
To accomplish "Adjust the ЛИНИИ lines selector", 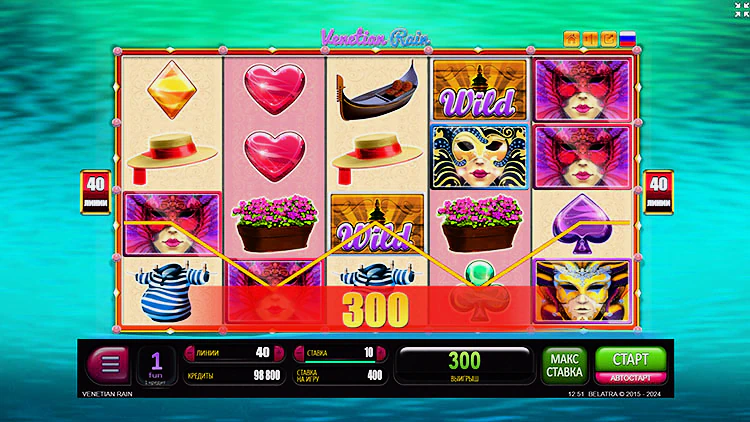I will (x=230, y=352).
